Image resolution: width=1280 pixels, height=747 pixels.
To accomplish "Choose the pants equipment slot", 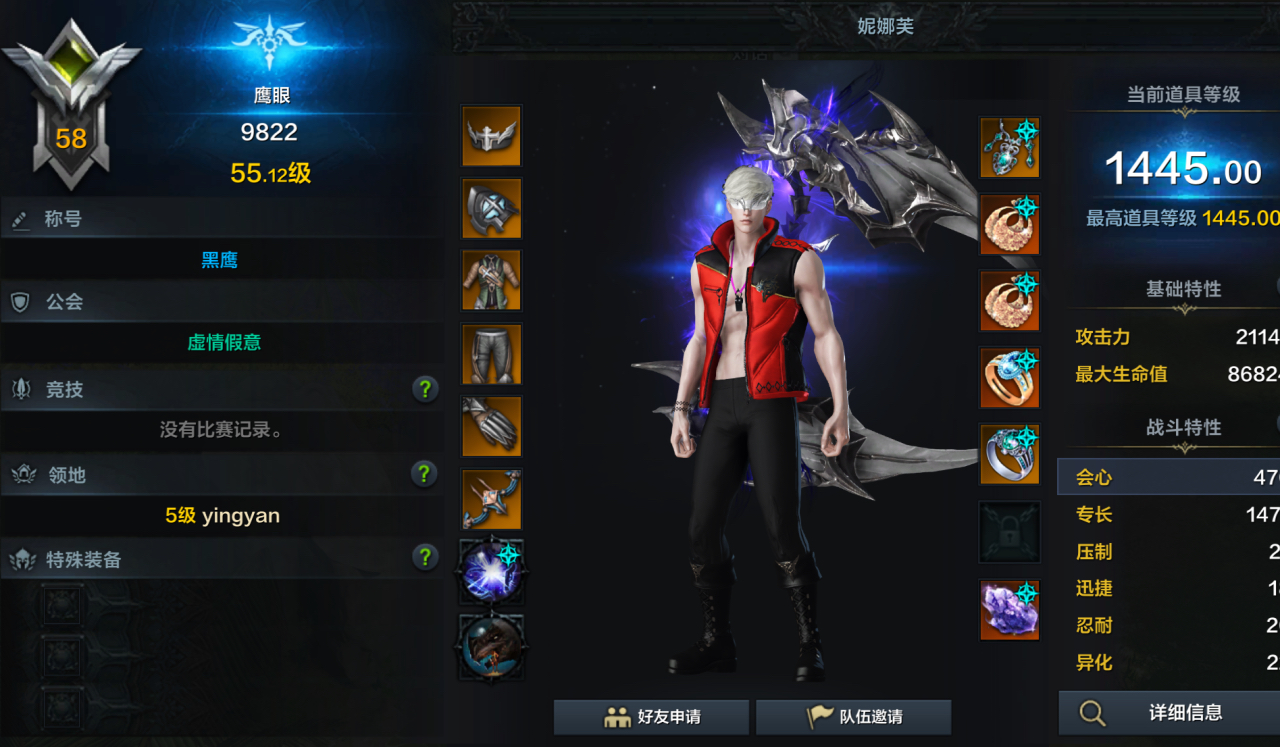I will (x=491, y=354).
